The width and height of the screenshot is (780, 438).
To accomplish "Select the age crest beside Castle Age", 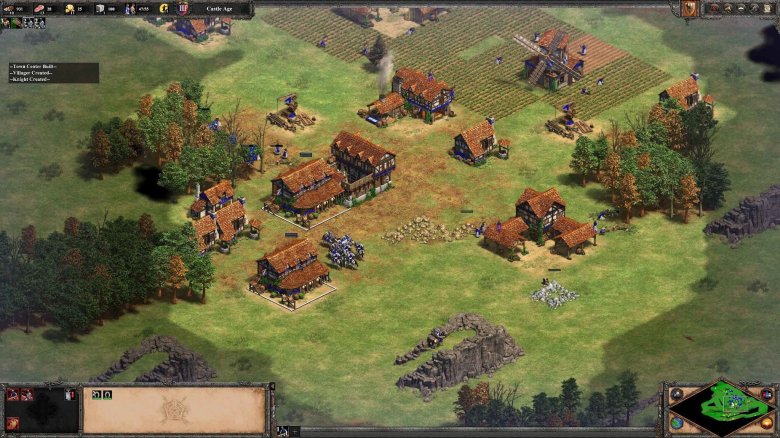I will click(183, 8).
